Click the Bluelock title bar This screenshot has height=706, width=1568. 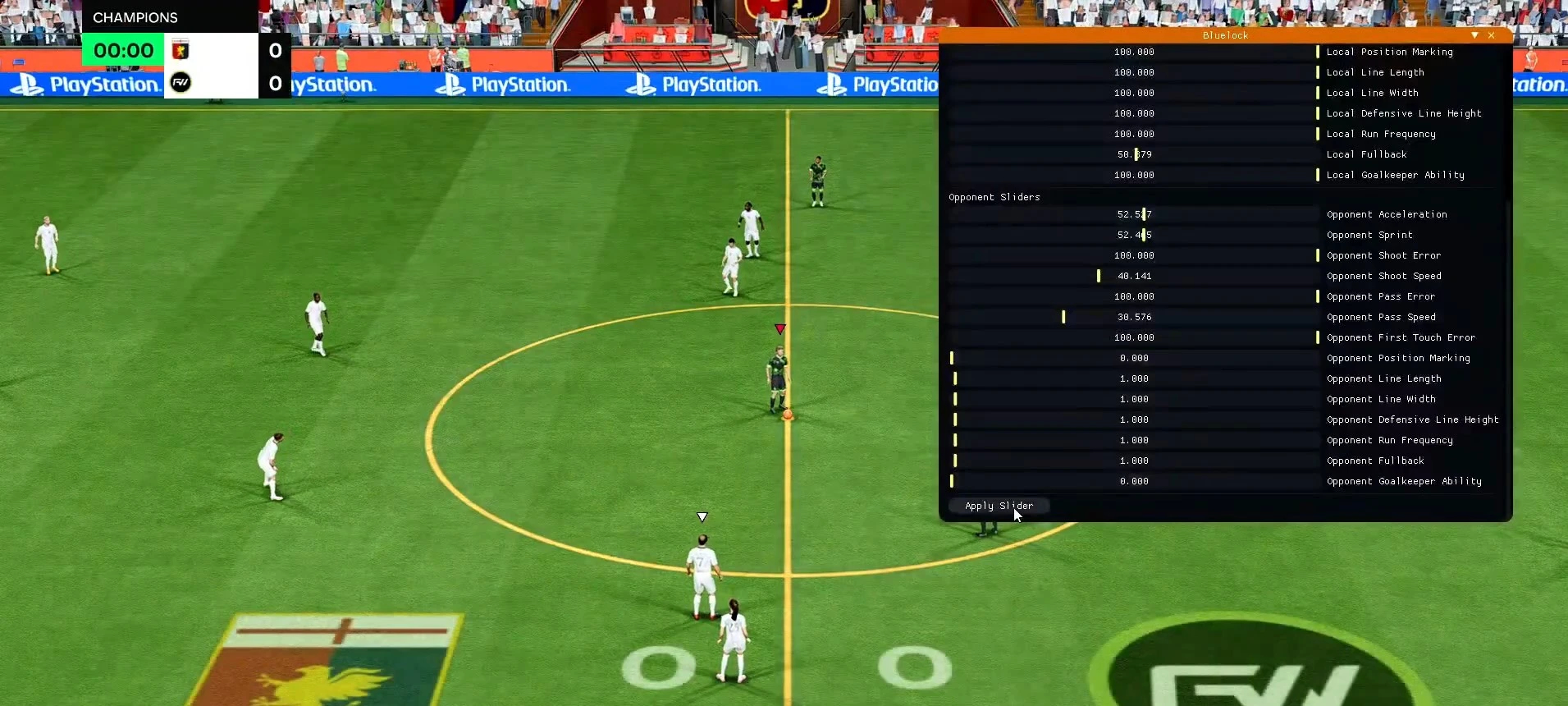coord(1225,35)
